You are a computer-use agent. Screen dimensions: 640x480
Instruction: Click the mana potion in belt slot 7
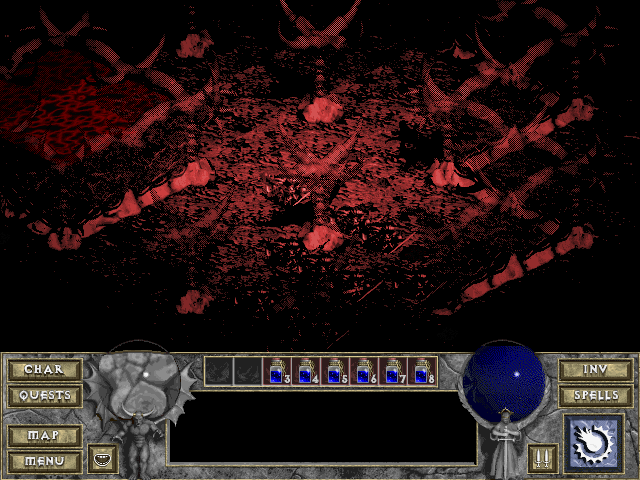tap(393, 371)
